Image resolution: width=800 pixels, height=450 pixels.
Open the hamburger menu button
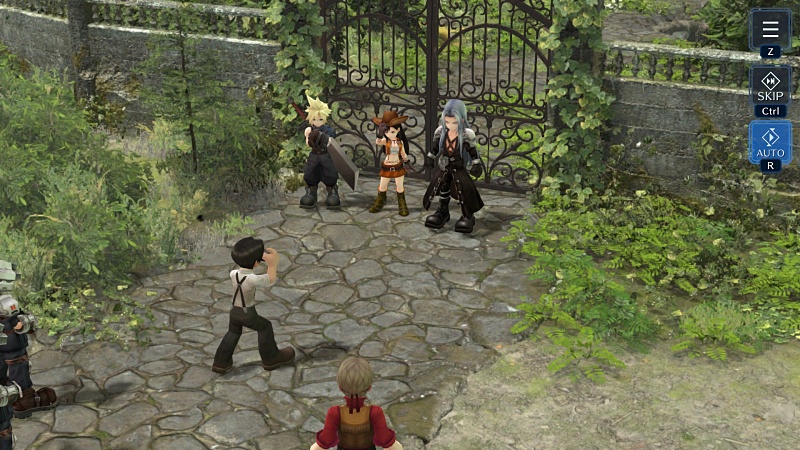[x=770, y=29]
